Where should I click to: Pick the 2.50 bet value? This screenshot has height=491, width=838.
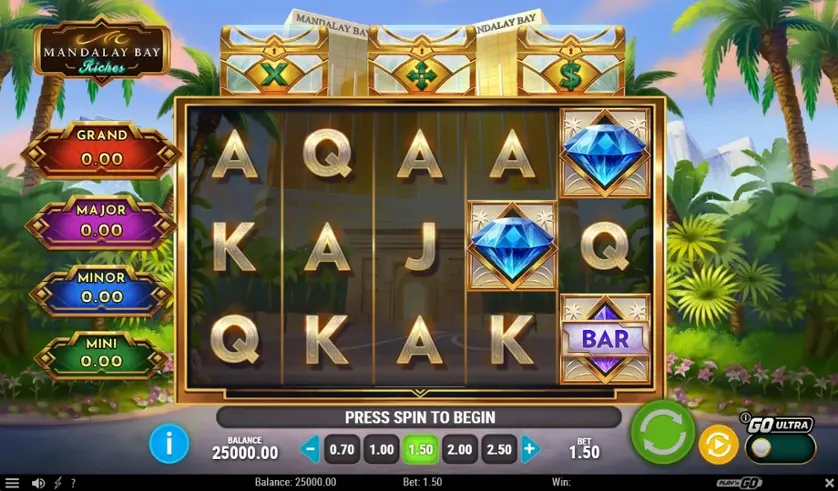[498, 449]
